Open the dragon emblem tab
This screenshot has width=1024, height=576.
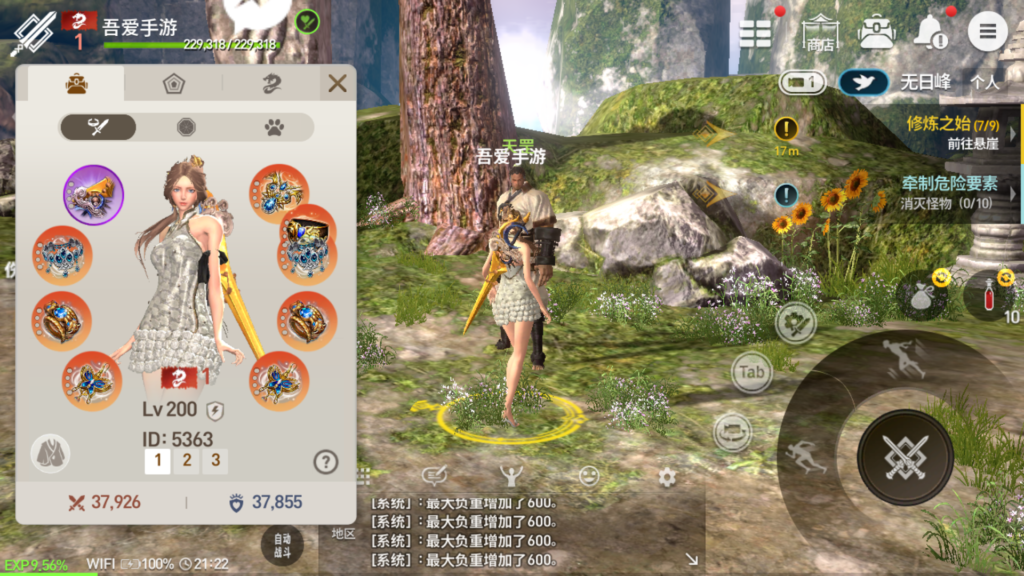click(x=271, y=84)
